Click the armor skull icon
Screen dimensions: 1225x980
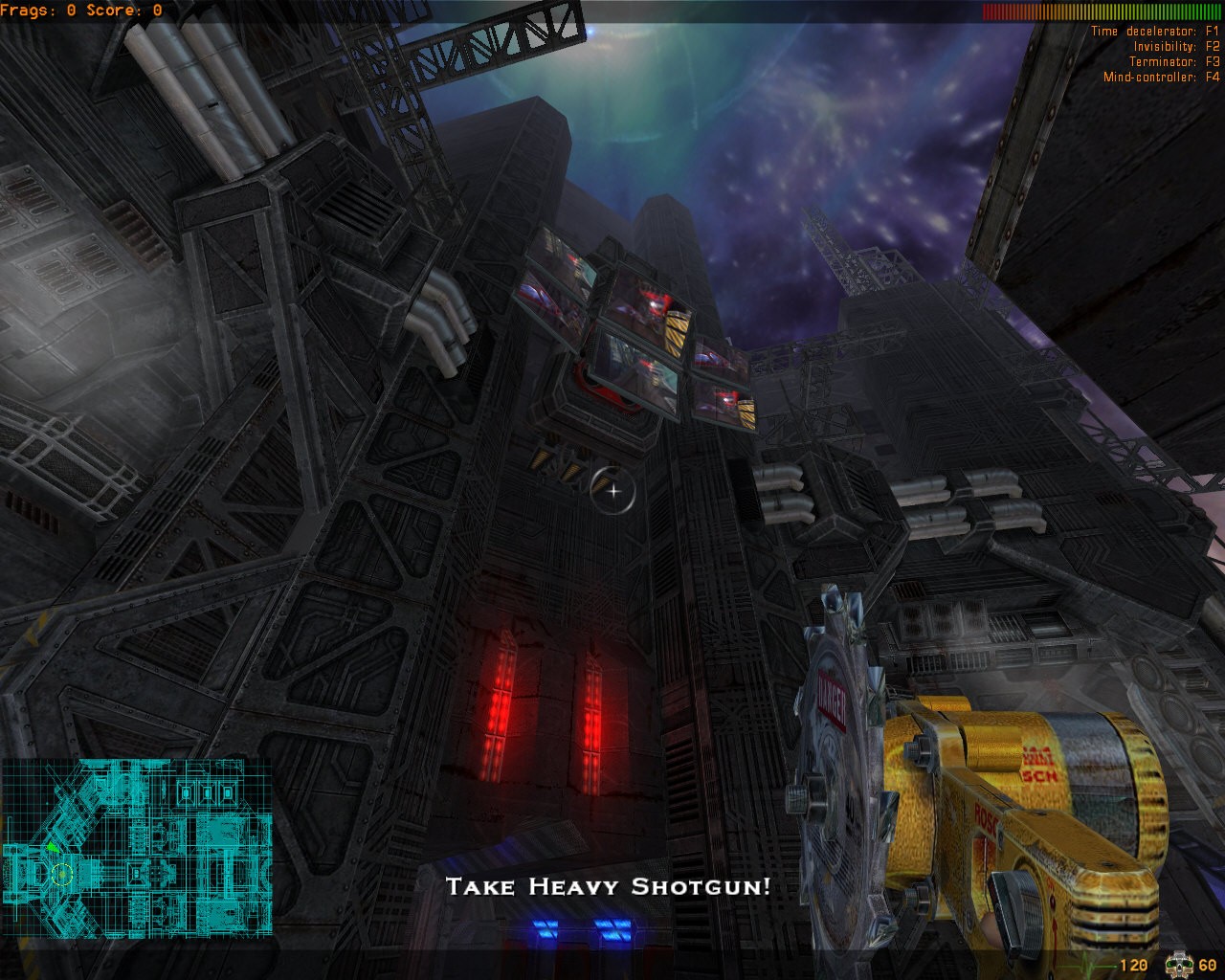(x=1177, y=964)
